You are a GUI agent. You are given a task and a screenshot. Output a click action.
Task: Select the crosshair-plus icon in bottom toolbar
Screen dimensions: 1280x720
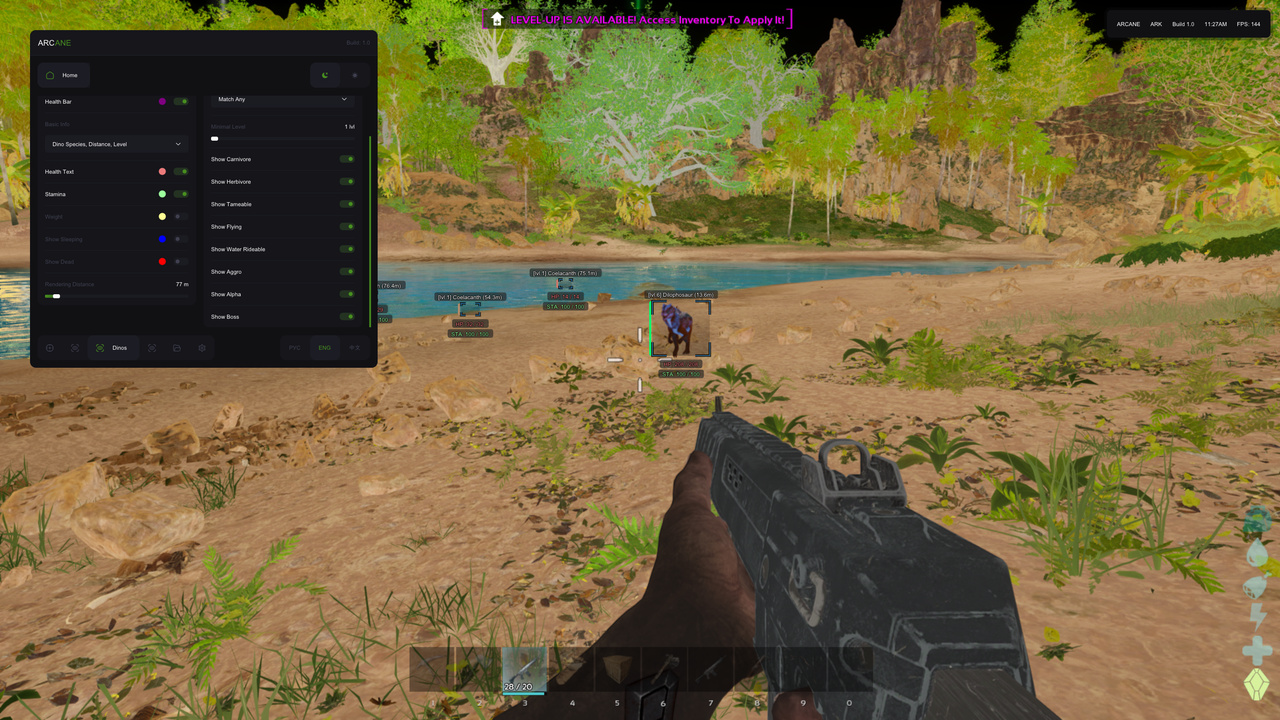[49, 347]
